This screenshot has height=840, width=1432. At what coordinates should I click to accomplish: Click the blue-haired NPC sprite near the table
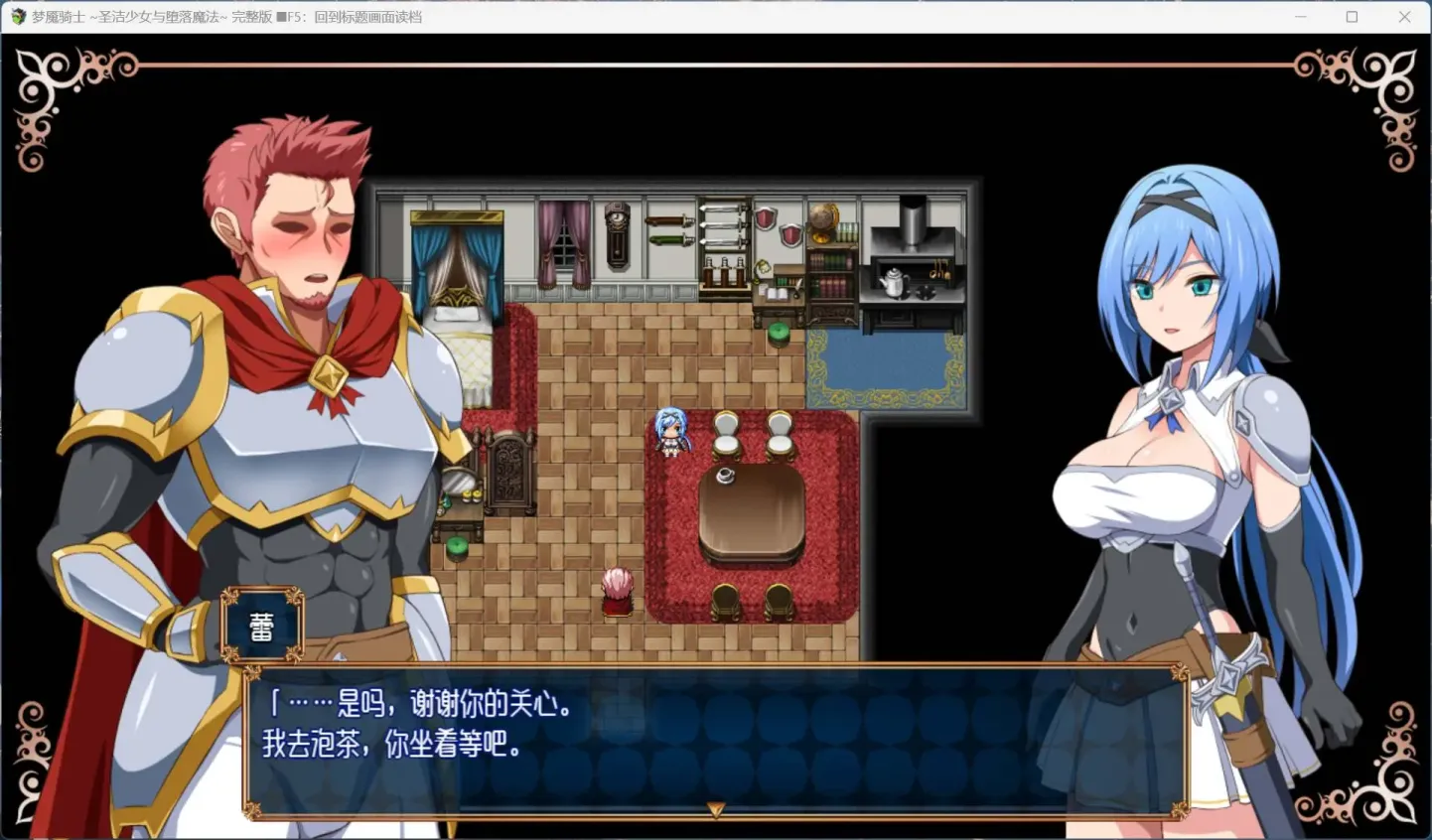pyautogui.click(x=670, y=437)
